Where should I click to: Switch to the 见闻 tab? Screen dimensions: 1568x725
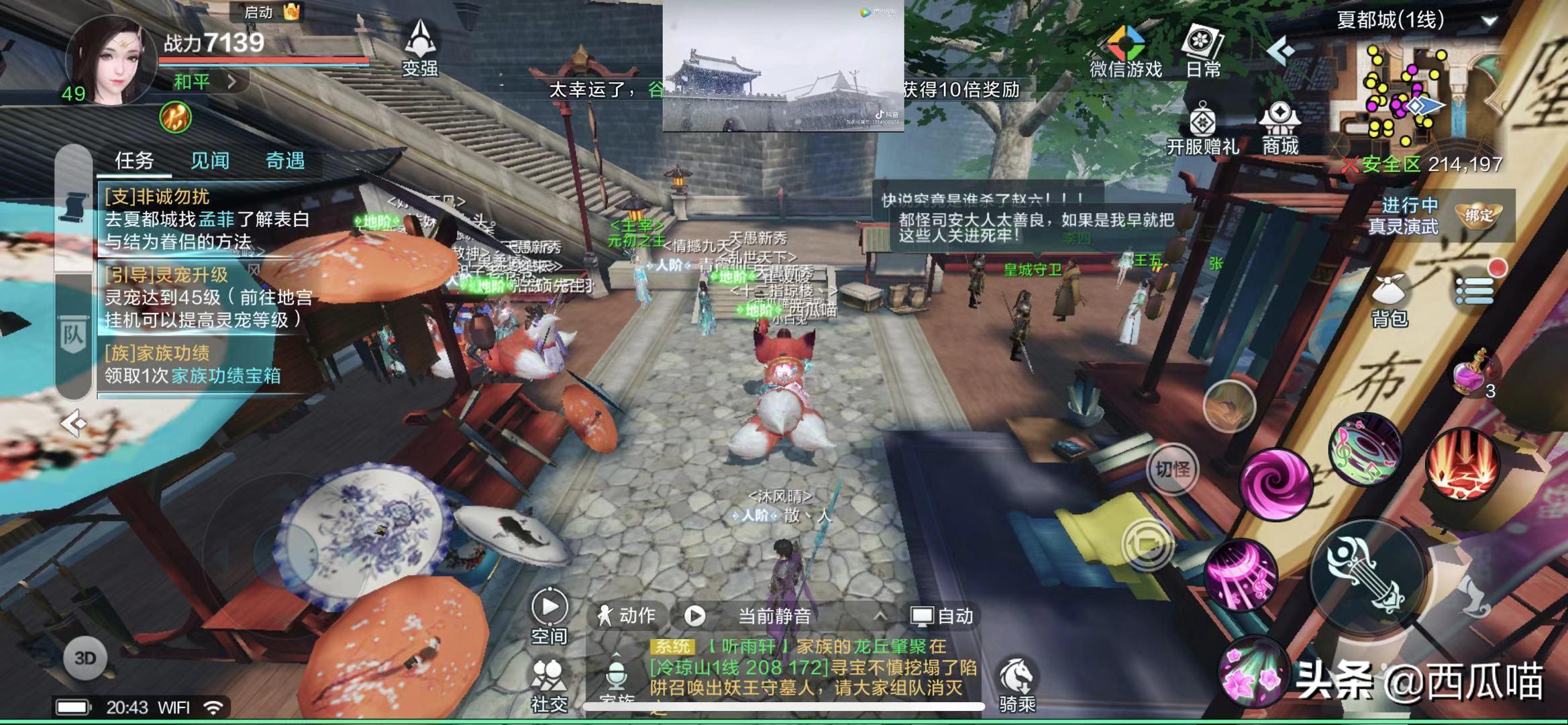tap(210, 160)
